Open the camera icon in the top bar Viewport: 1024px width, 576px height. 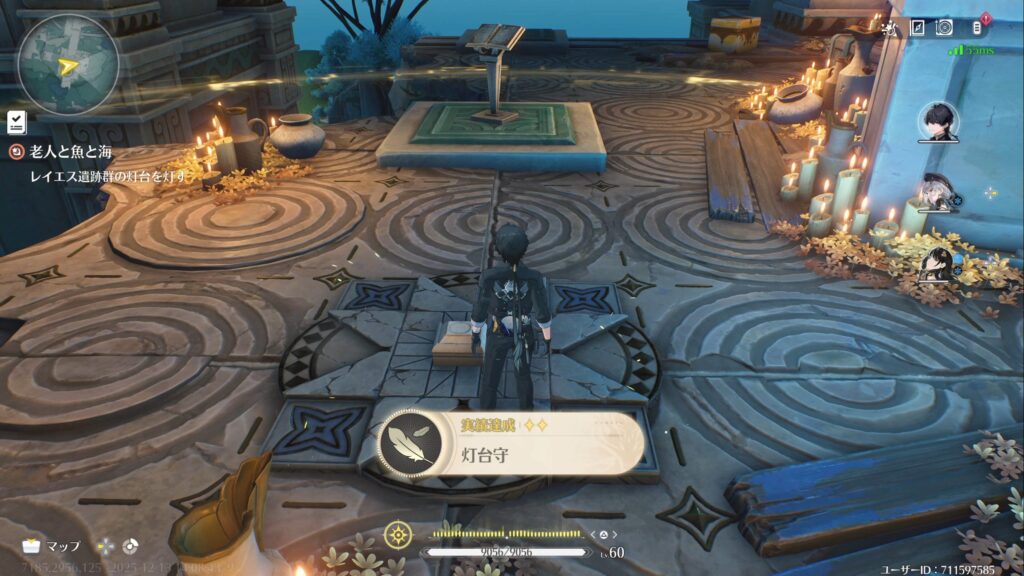point(944,27)
